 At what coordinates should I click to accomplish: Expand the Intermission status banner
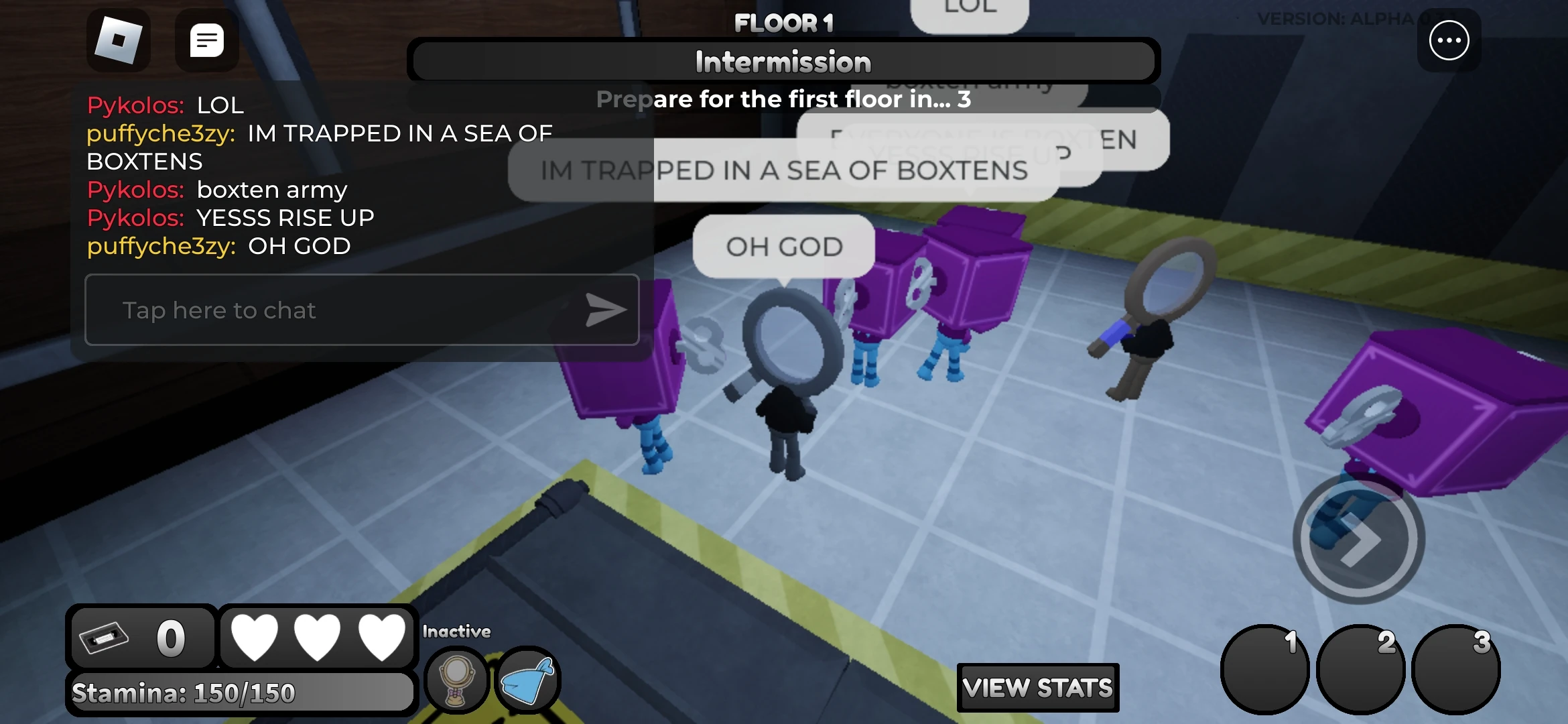pyautogui.click(x=783, y=62)
